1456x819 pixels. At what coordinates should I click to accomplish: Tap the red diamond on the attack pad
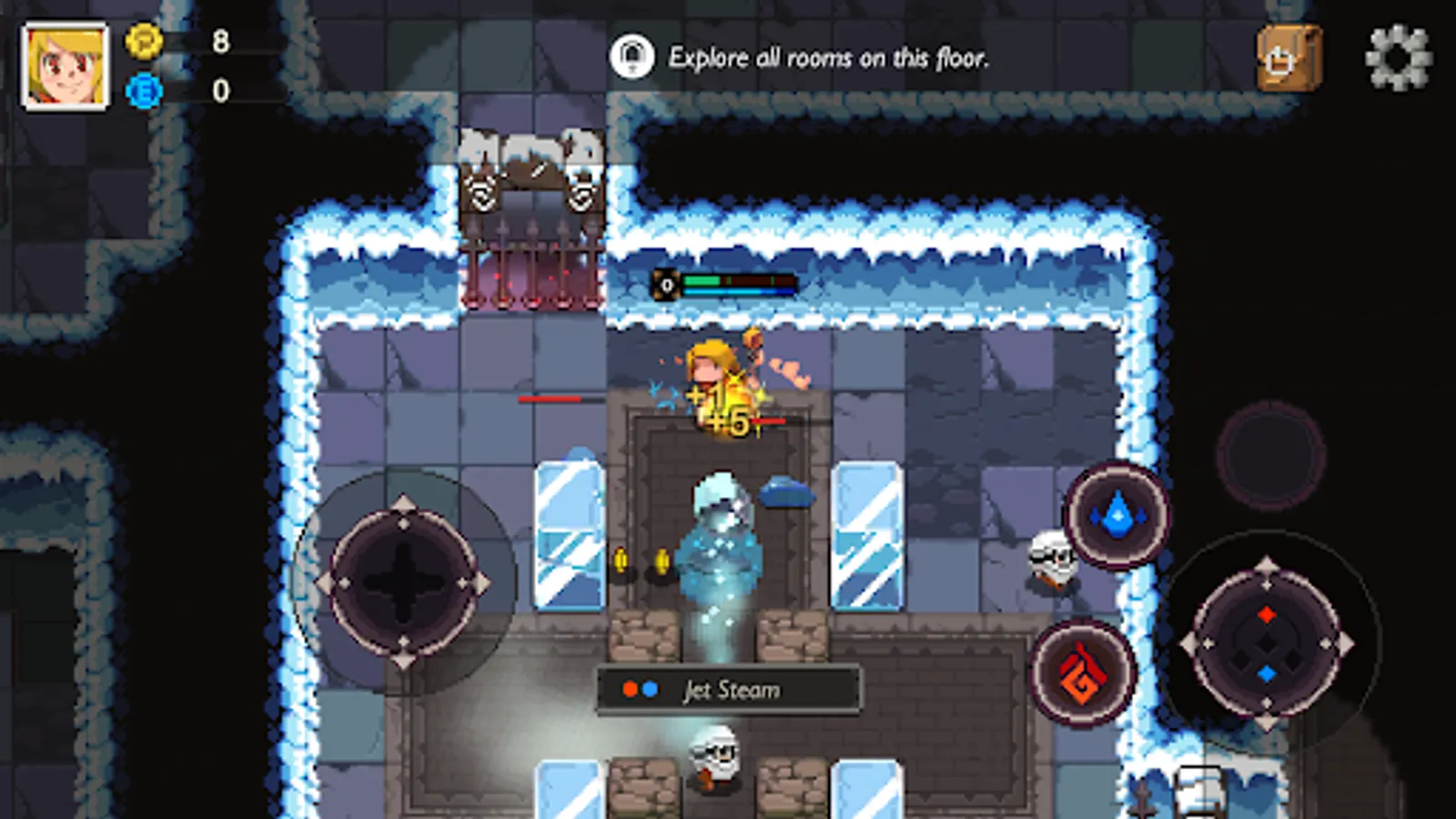1268,614
